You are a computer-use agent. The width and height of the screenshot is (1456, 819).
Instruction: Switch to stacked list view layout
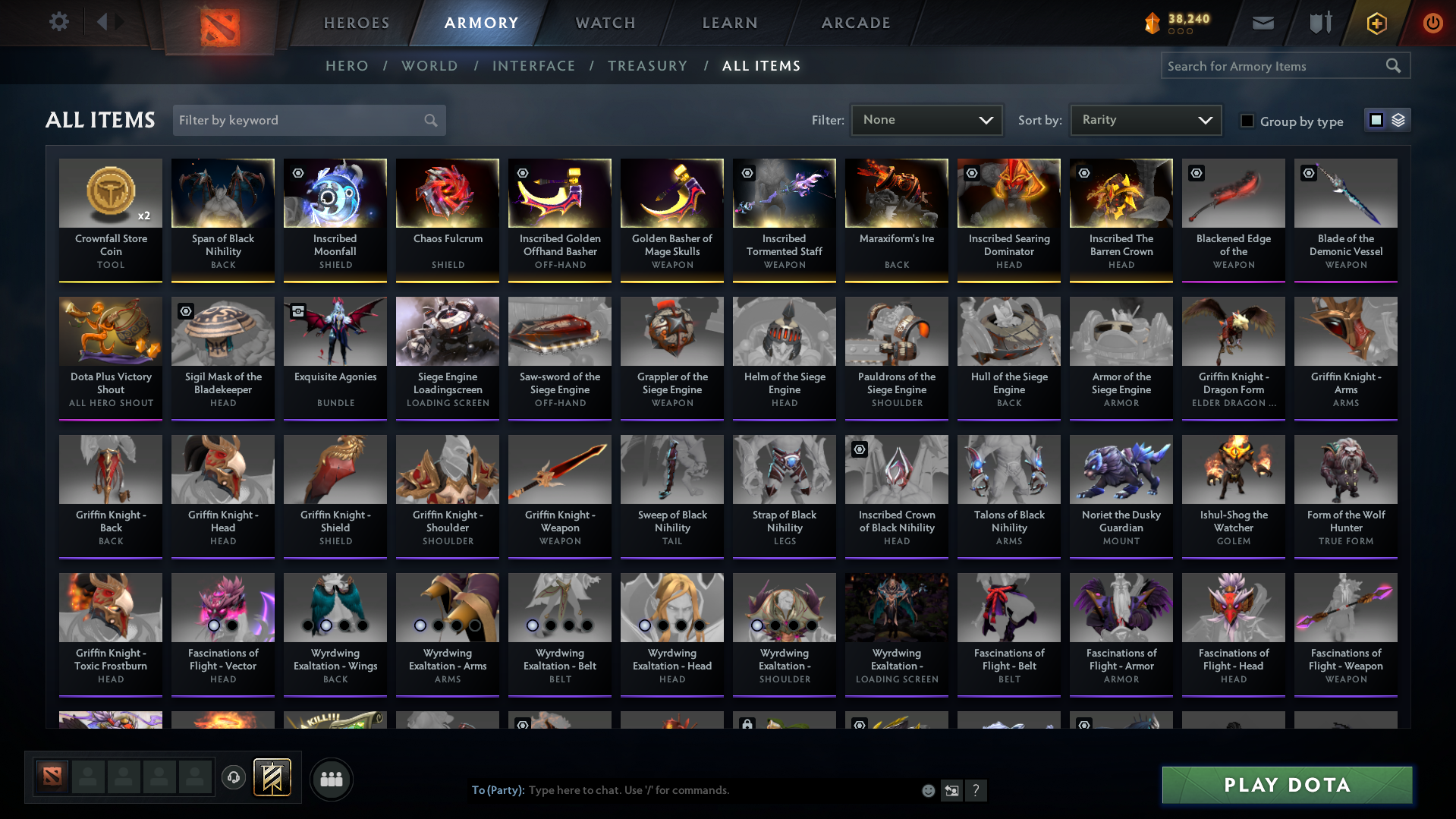click(1398, 120)
